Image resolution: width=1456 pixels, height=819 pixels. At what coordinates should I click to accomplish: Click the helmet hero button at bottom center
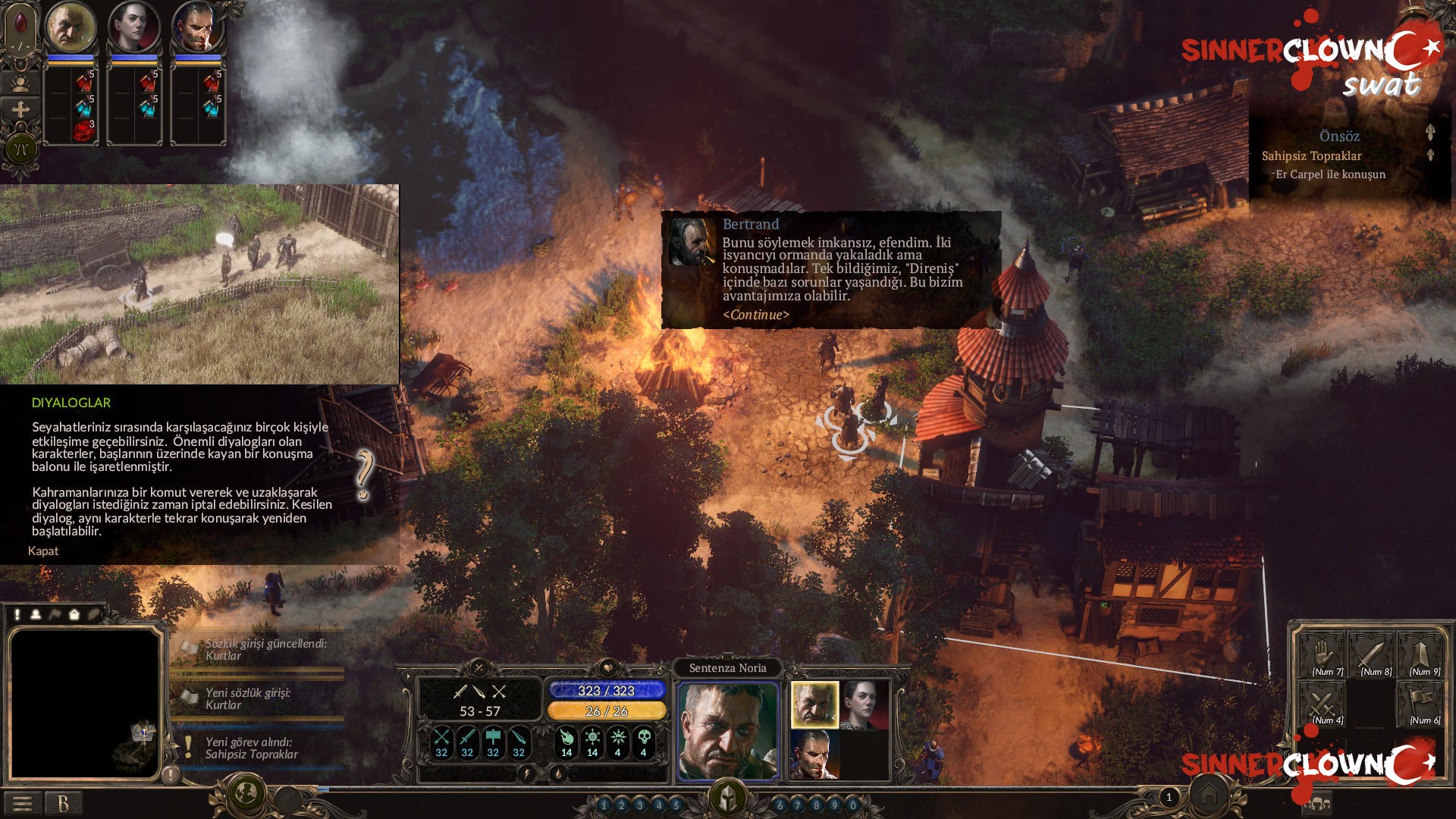pyautogui.click(x=728, y=798)
